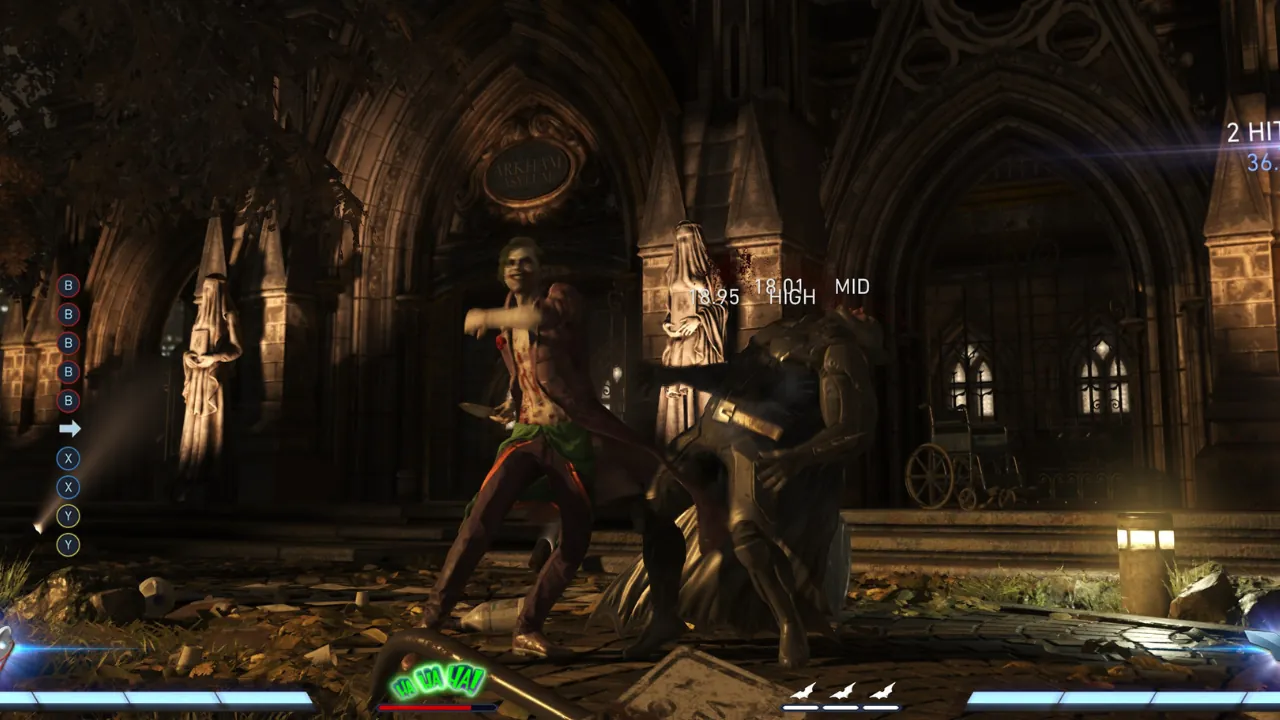Click the second X input history icon
This screenshot has height=720, width=1280.
pyautogui.click(x=68, y=488)
